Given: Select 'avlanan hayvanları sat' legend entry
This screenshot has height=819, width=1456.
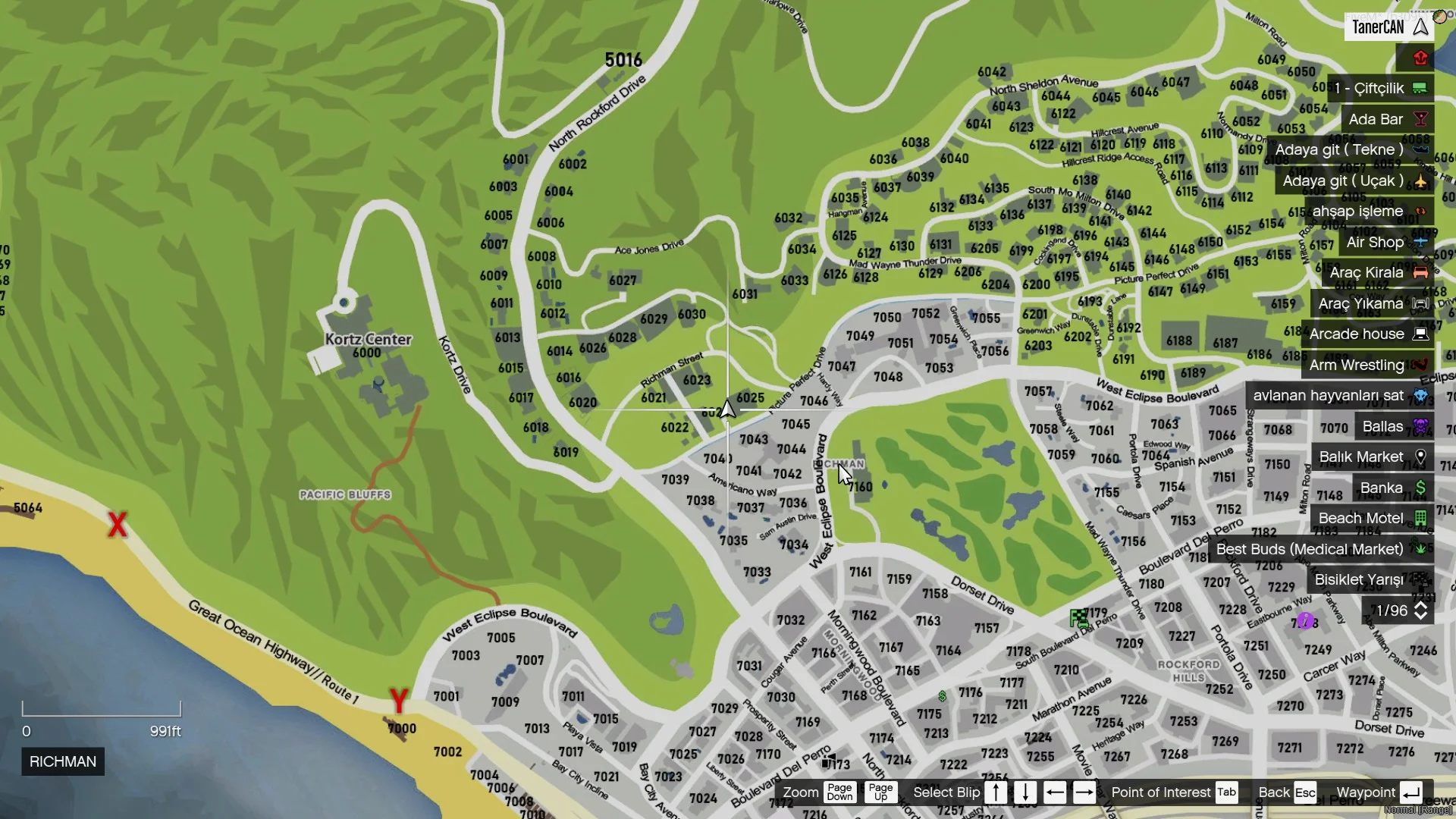Looking at the screenshot, I should [1339, 396].
